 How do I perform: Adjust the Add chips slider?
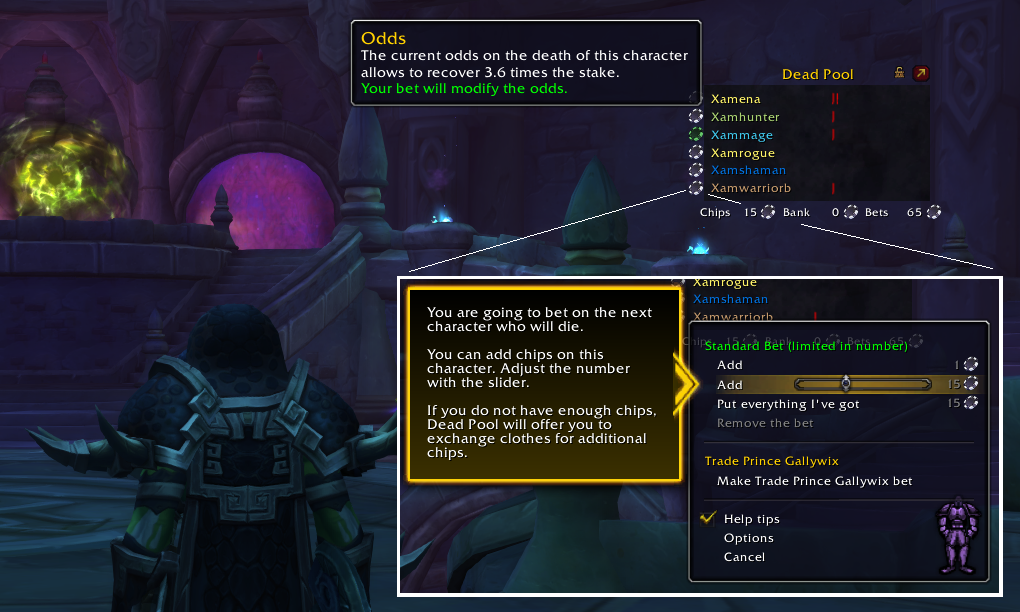click(x=846, y=384)
